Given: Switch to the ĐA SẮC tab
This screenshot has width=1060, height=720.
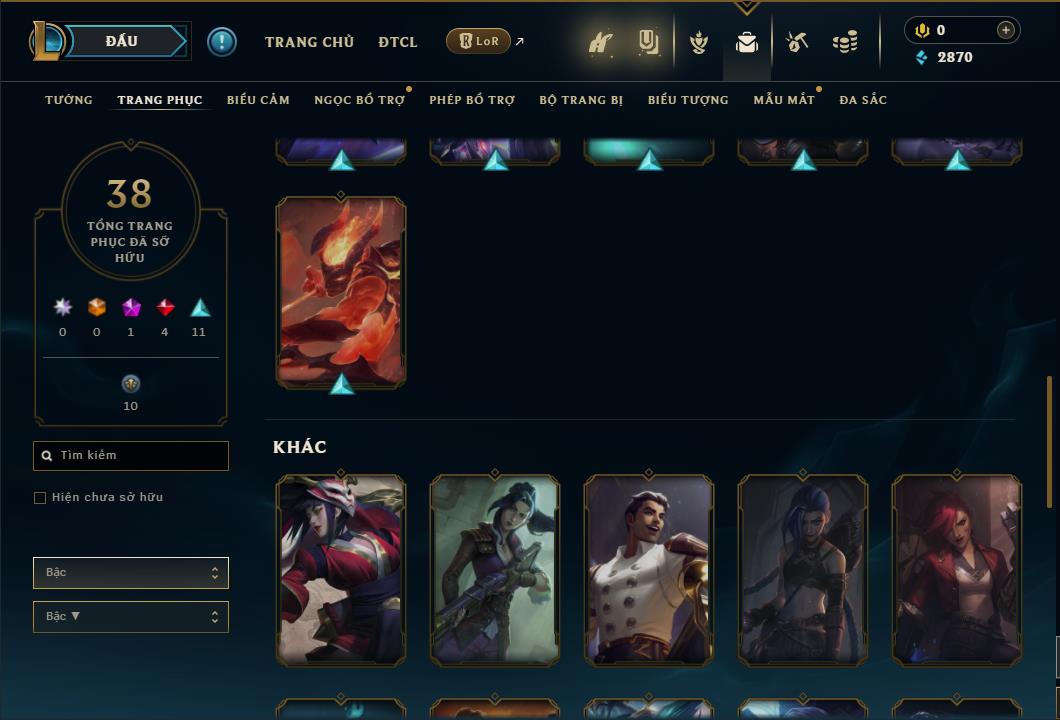Looking at the screenshot, I should [863, 100].
